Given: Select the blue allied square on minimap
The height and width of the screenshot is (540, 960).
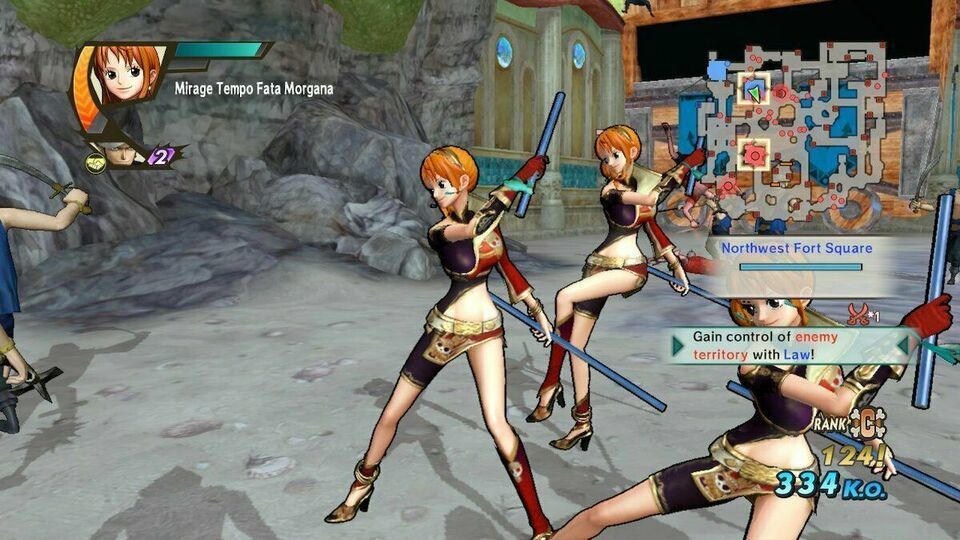Looking at the screenshot, I should pyautogui.click(x=718, y=69).
